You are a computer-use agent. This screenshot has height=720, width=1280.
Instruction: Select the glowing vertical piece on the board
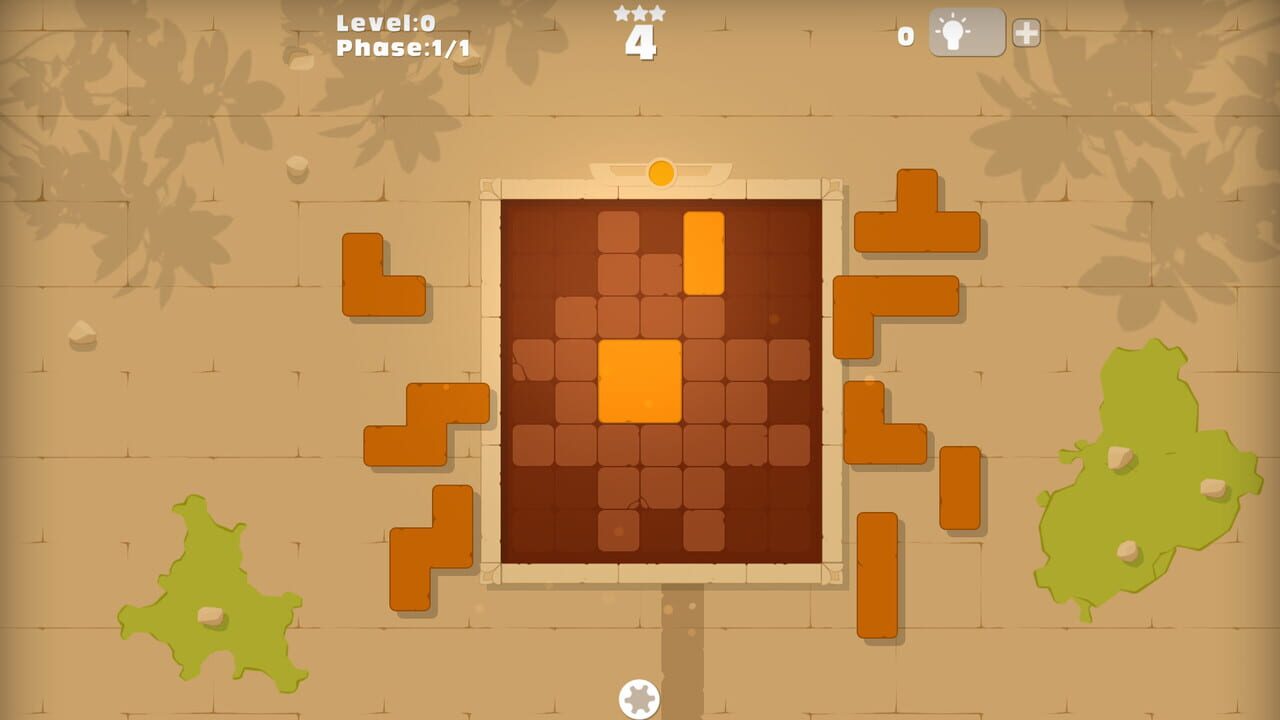[x=703, y=255]
